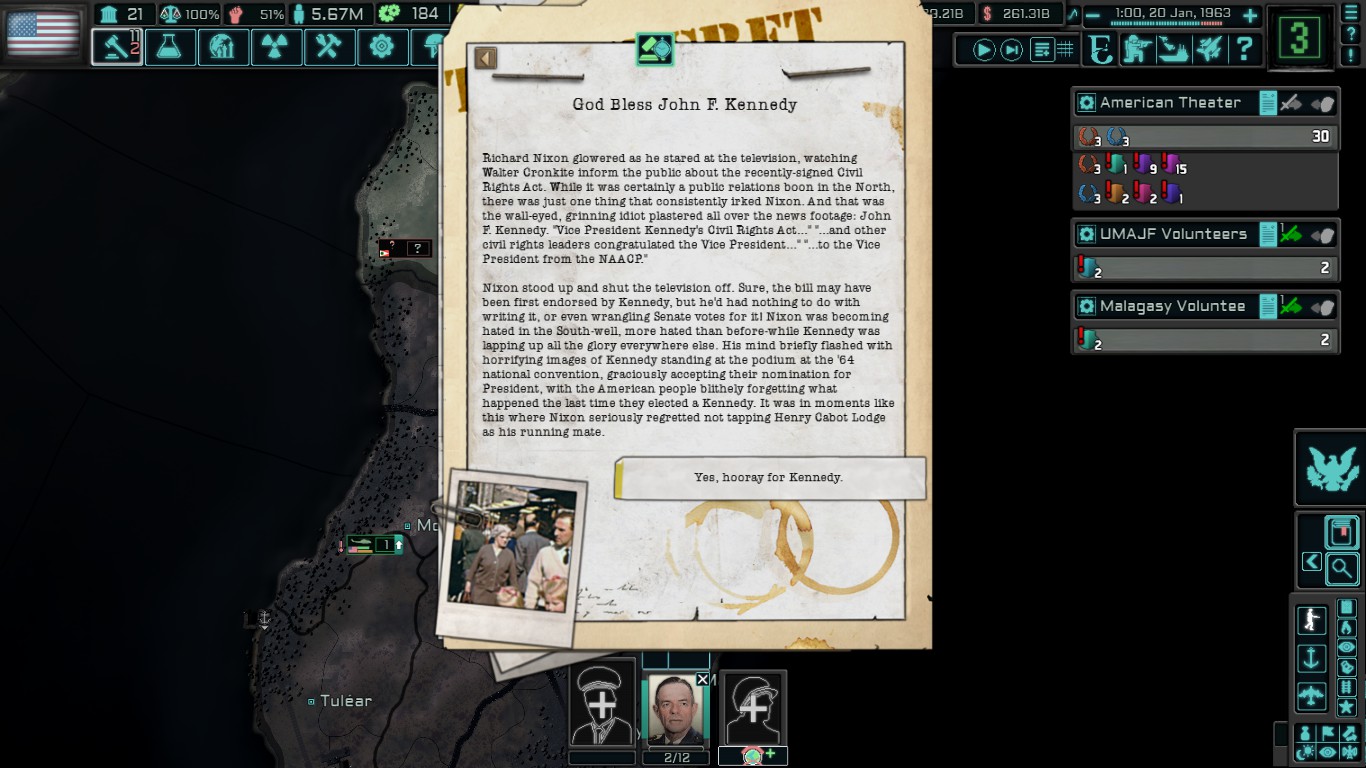Open the gavel decisions menu
This screenshot has height=768, width=1366.
coord(117,47)
